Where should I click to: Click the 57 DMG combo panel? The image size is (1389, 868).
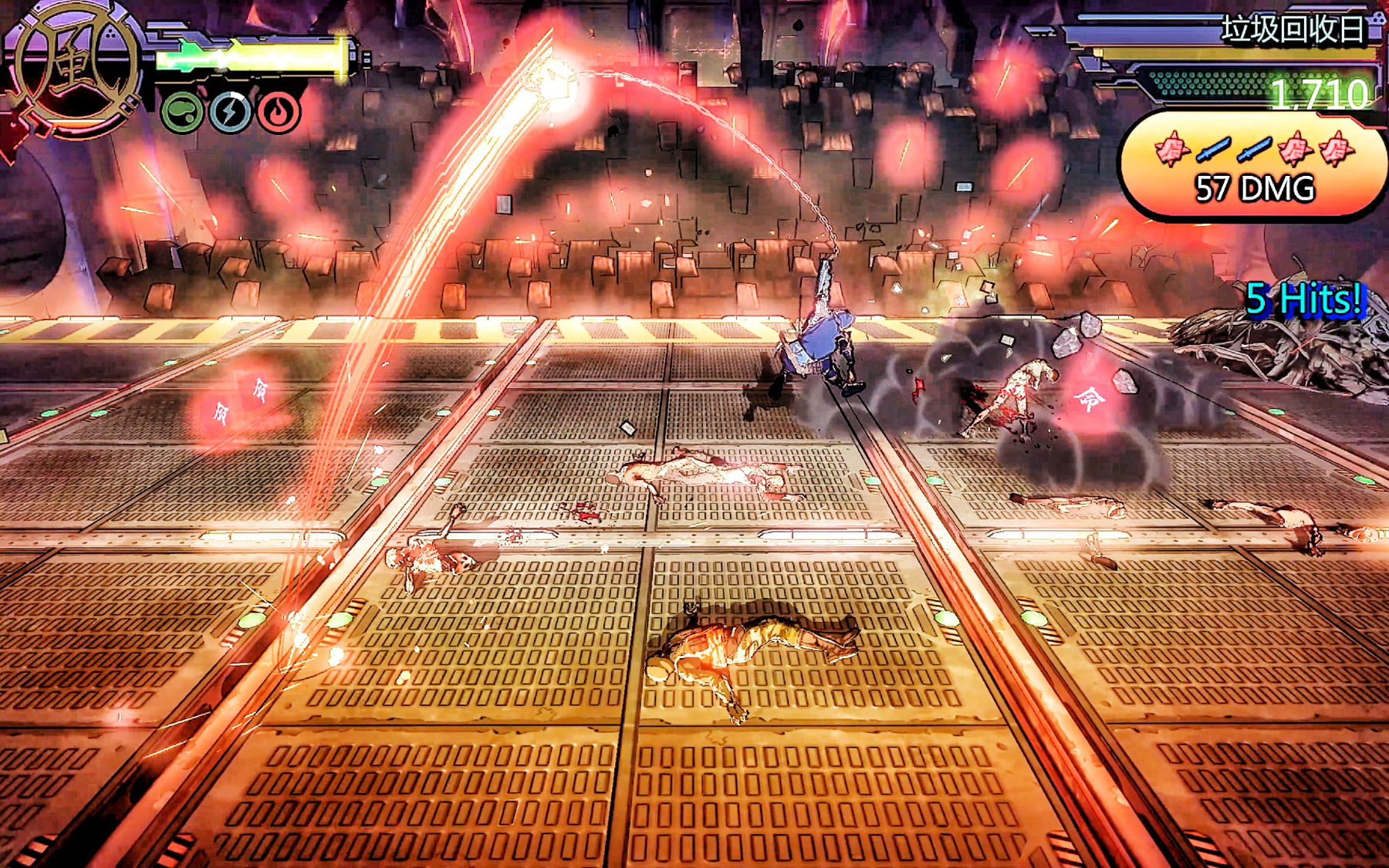(x=1253, y=167)
